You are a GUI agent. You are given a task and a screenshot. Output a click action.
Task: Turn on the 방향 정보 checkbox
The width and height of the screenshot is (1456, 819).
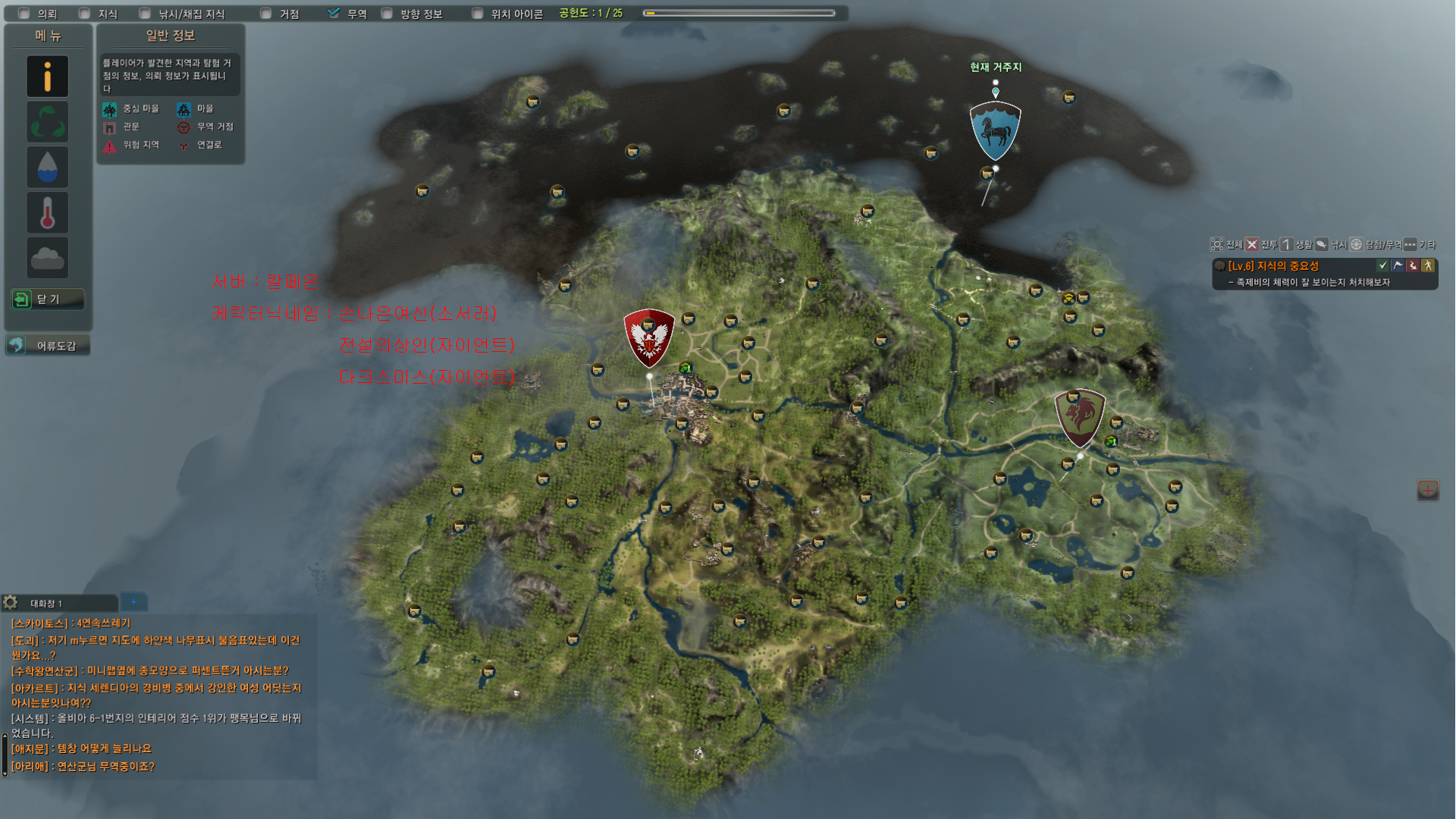click(x=387, y=14)
